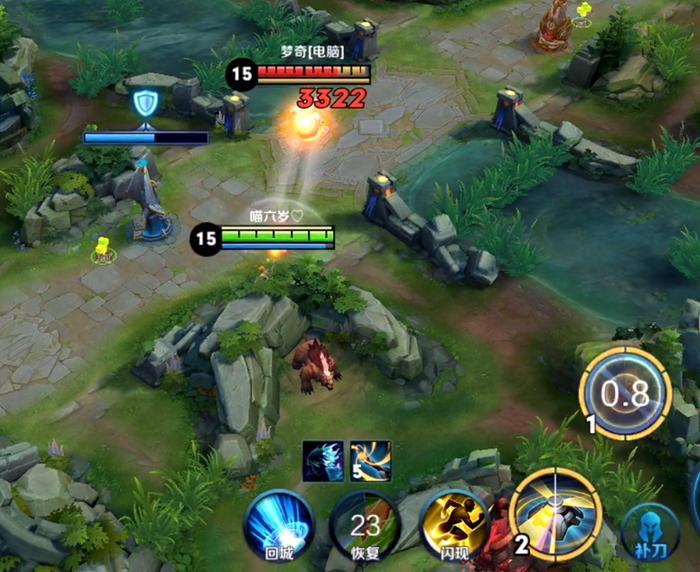Use the 恢复 heal spell

pyautogui.click(x=365, y=523)
